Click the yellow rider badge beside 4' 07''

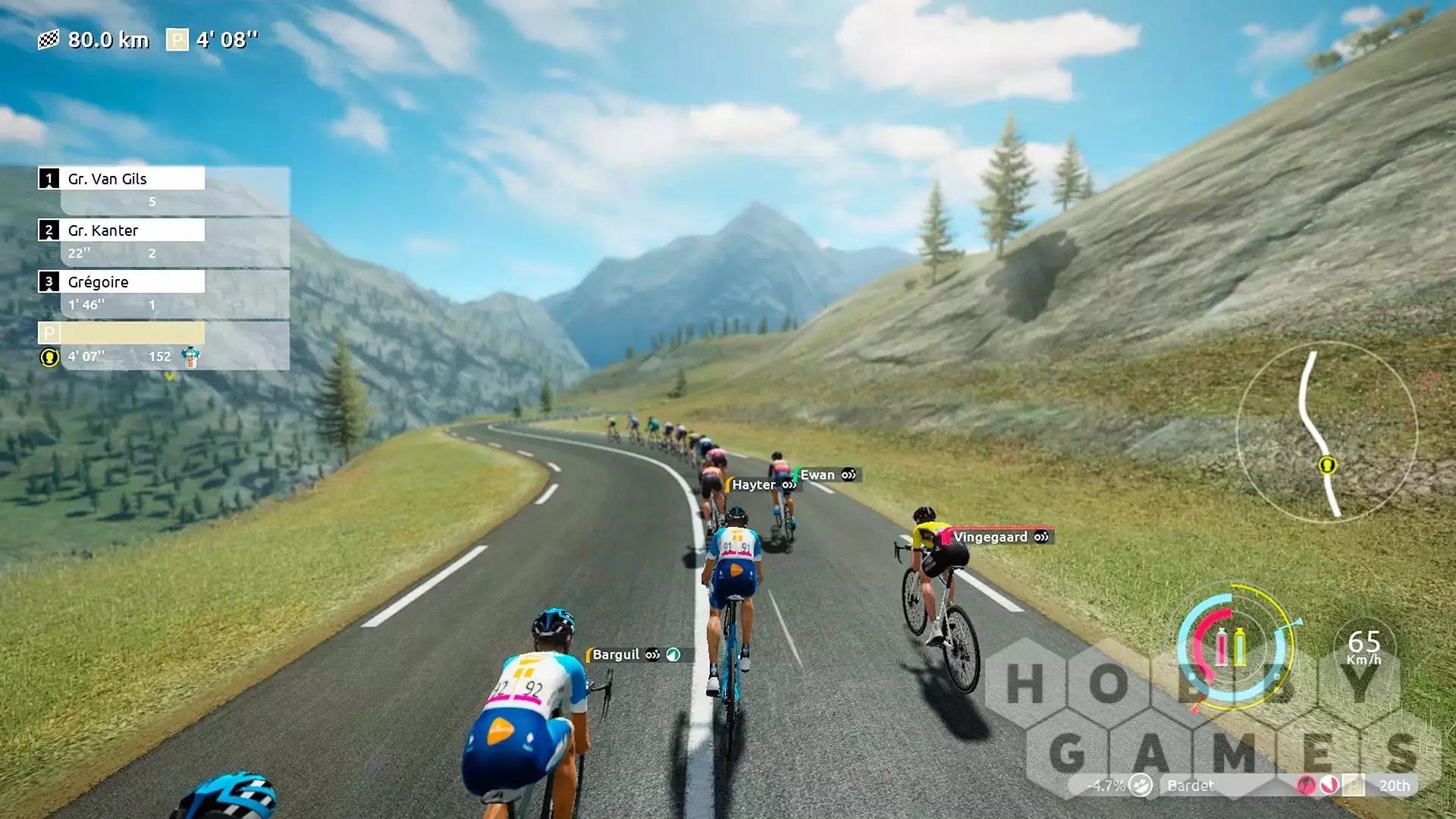click(x=49, y=357)
